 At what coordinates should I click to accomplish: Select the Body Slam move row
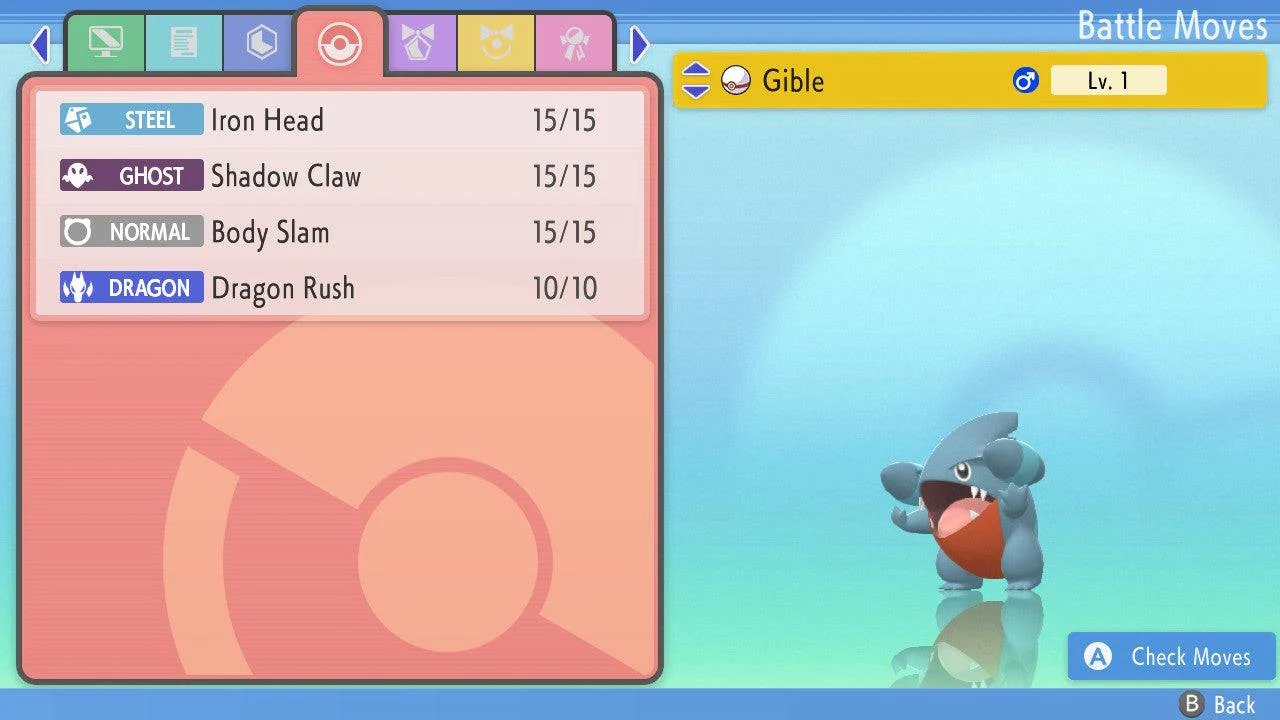(x=340, y=233)
